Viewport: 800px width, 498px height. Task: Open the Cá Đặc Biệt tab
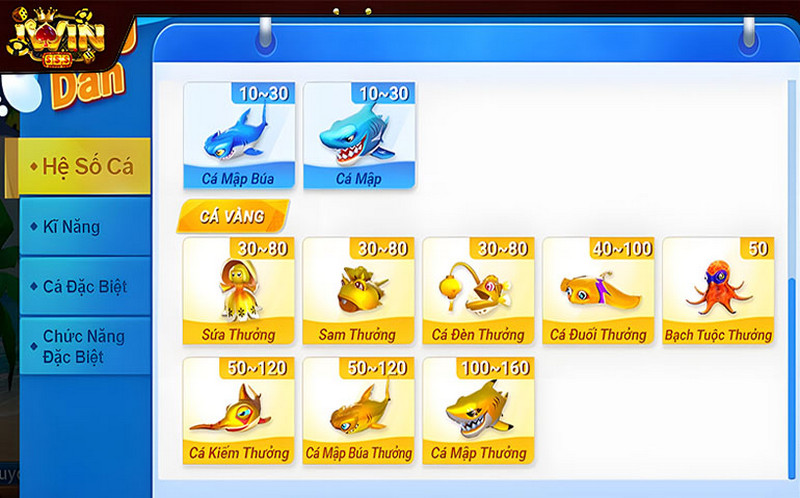coord(85,287)
